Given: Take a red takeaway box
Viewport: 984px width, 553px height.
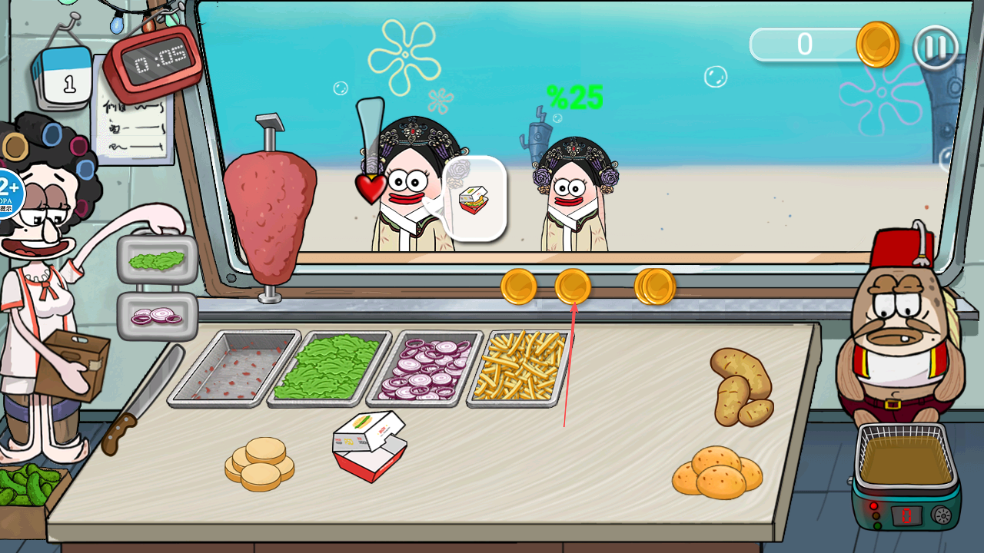Looking at the screenshot, I should point(369,447).
